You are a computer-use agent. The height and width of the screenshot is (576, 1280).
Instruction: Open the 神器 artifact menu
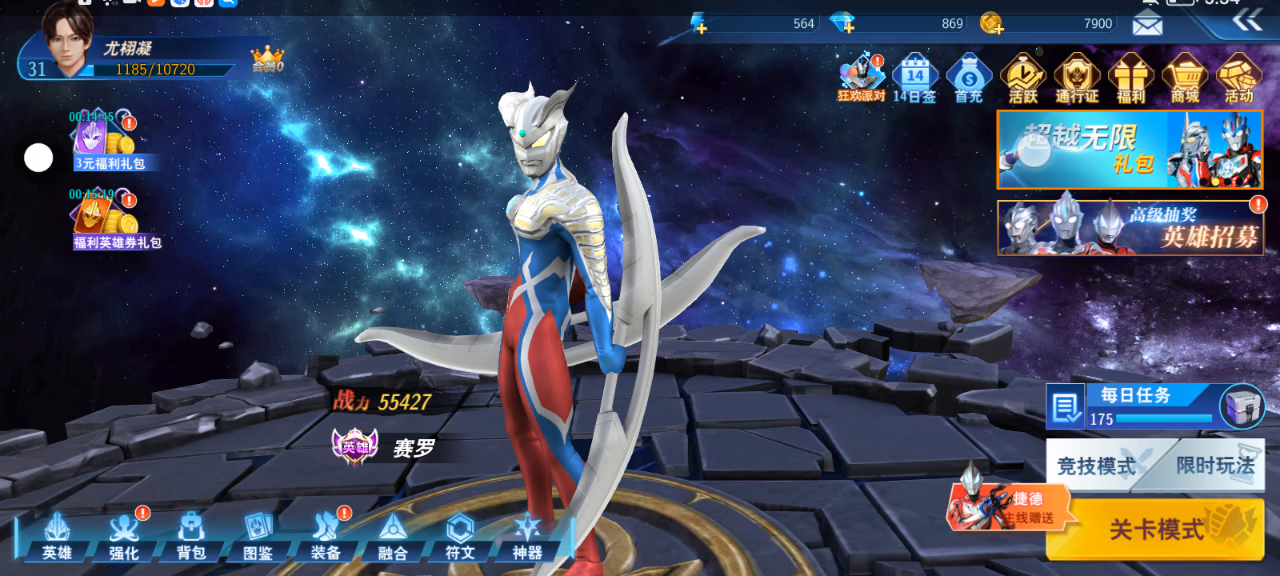click(x=527, y=537)
